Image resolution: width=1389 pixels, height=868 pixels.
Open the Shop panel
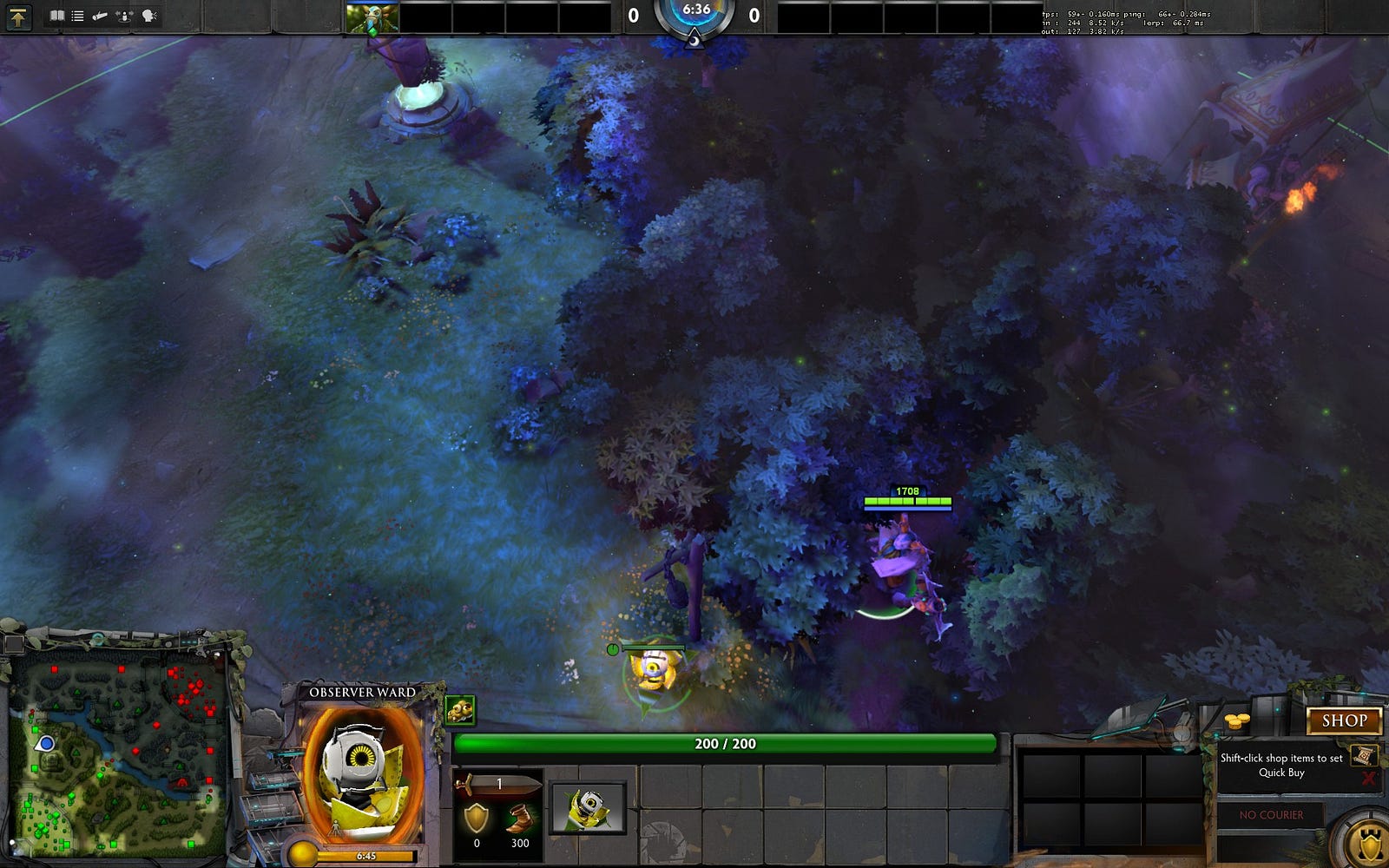tap(1344, 720)
